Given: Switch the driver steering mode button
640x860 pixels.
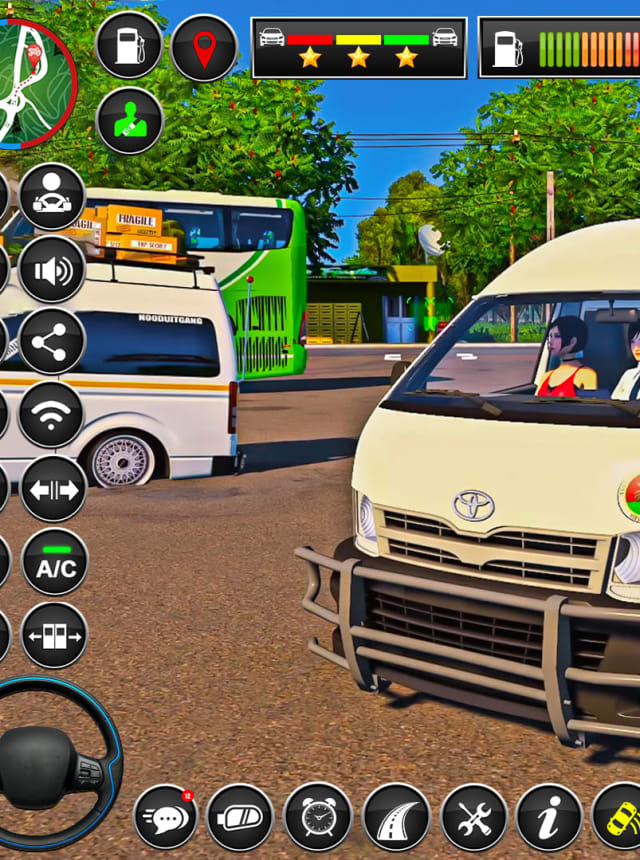Looking at the screenshot, I should (x=52, y=196).
